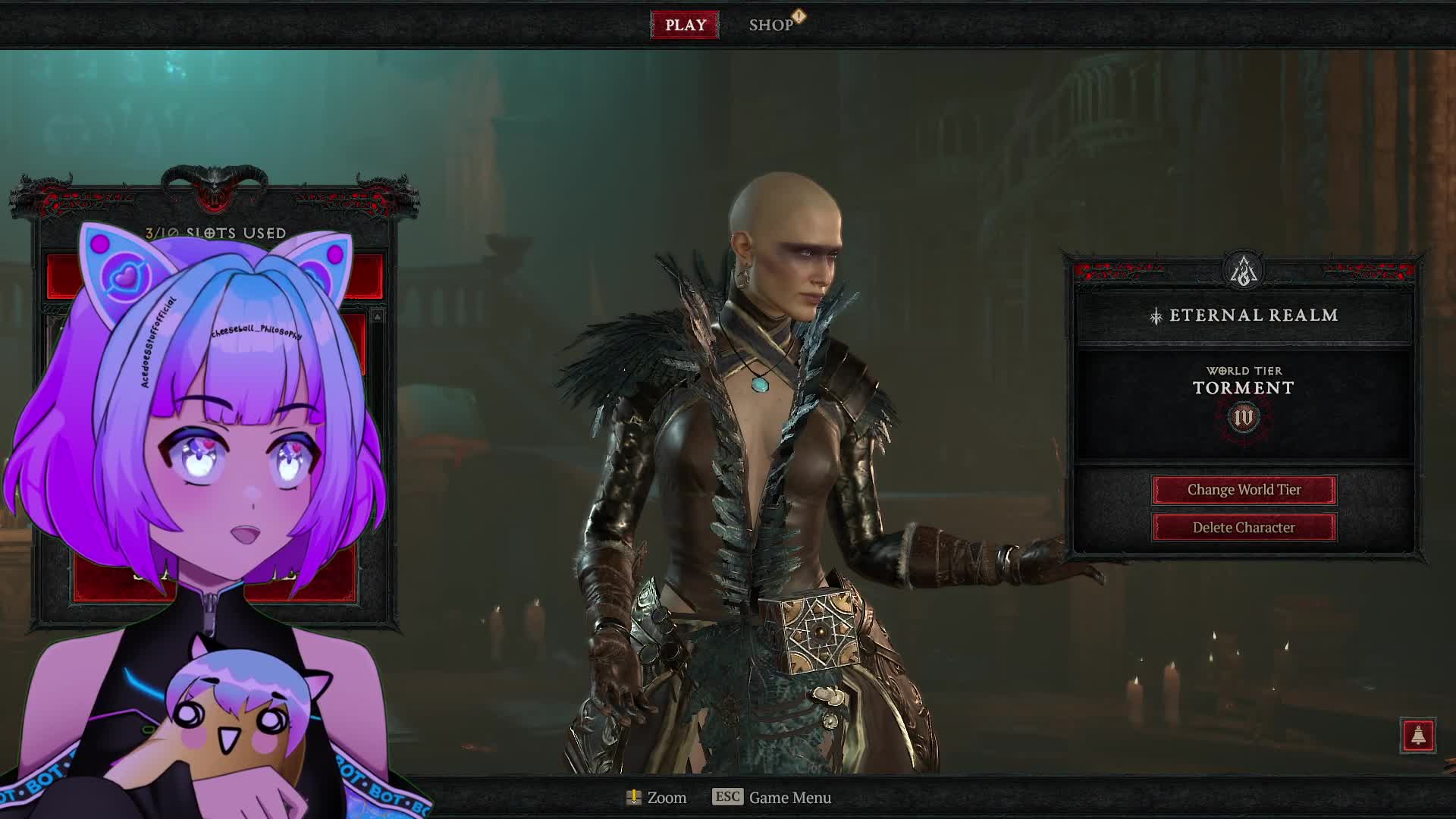This screenshot has height=819, width=1456.
Task: Switch to the PLAY tab
Action: [685, 25]
